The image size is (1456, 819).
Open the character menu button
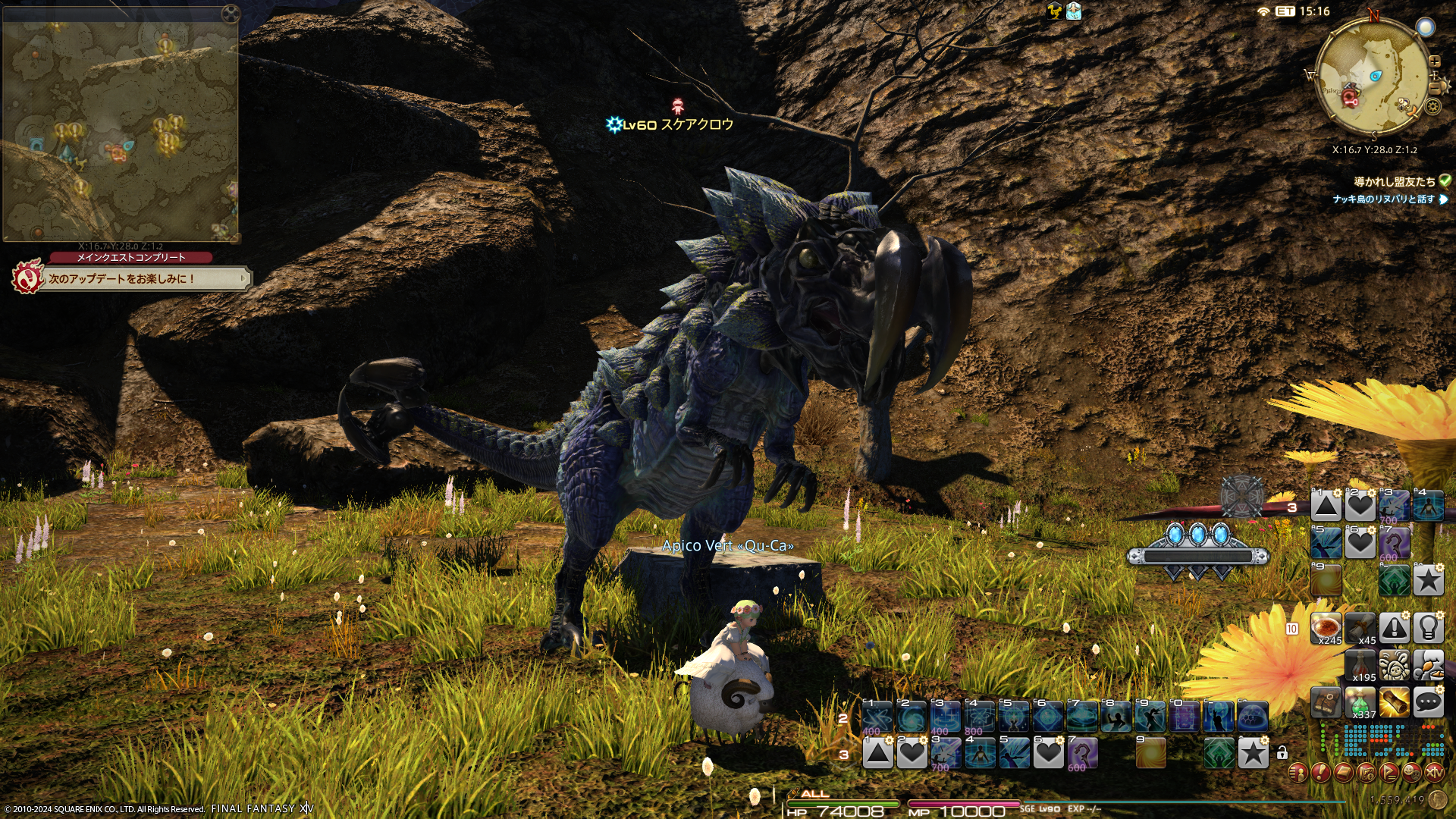tap(1298, 773)
